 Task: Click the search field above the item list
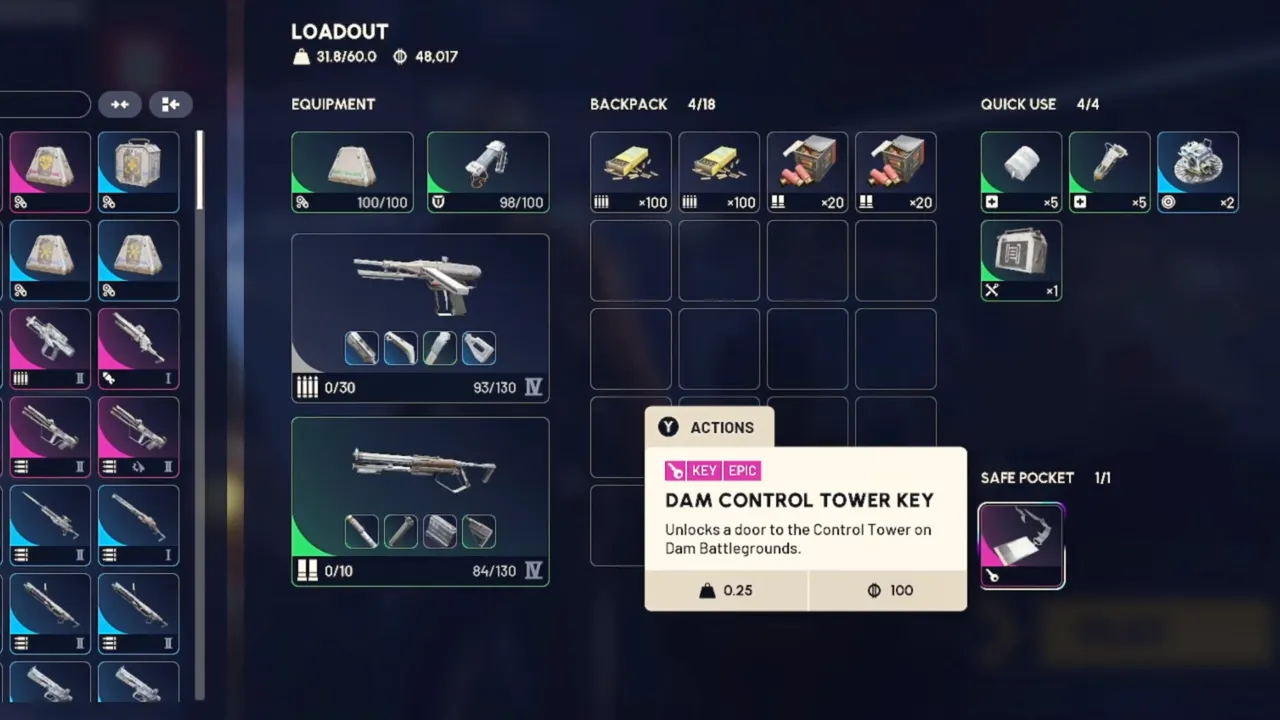tap(45, 104)
